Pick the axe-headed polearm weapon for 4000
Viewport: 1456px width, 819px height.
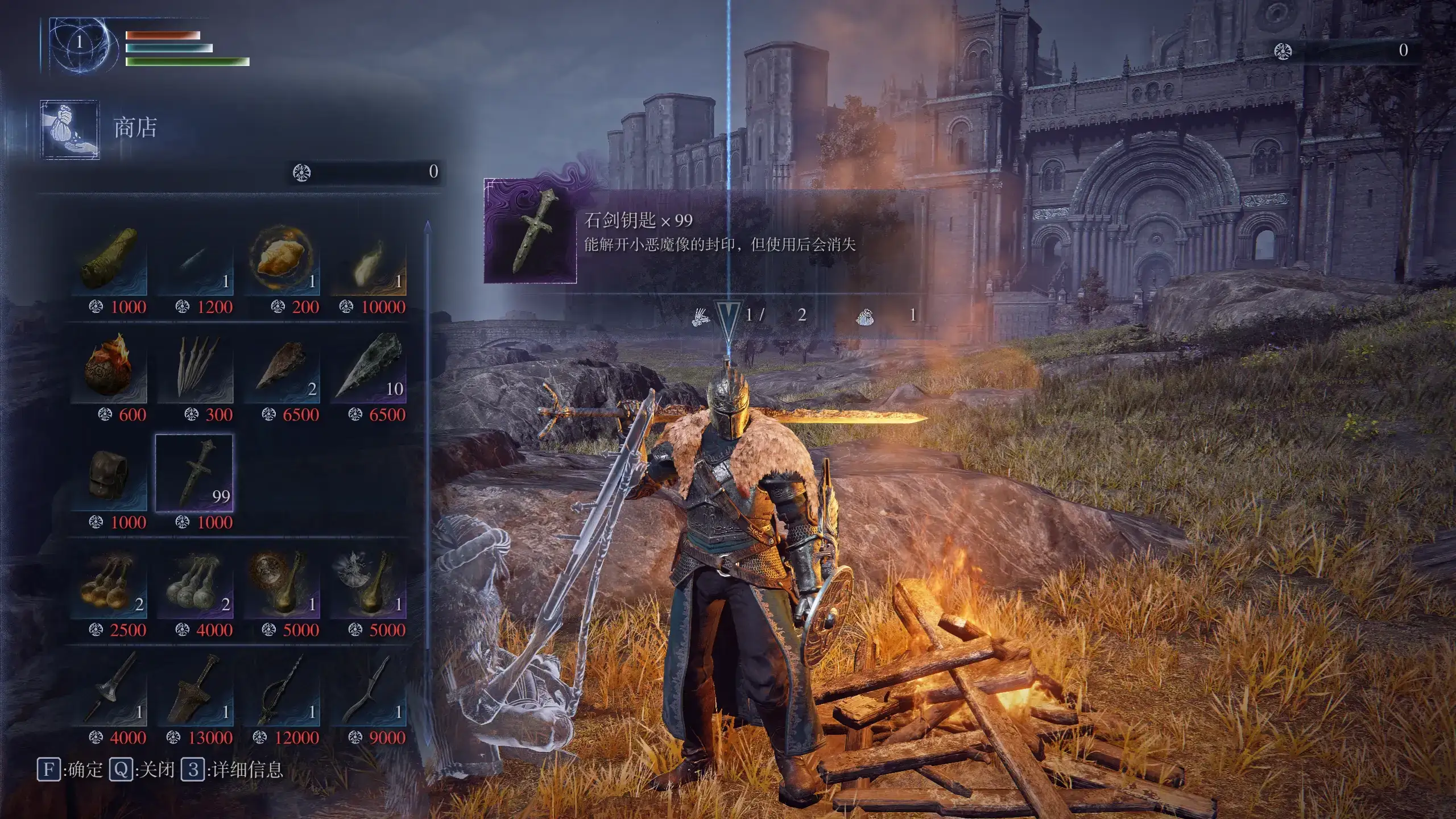[109, 689]
